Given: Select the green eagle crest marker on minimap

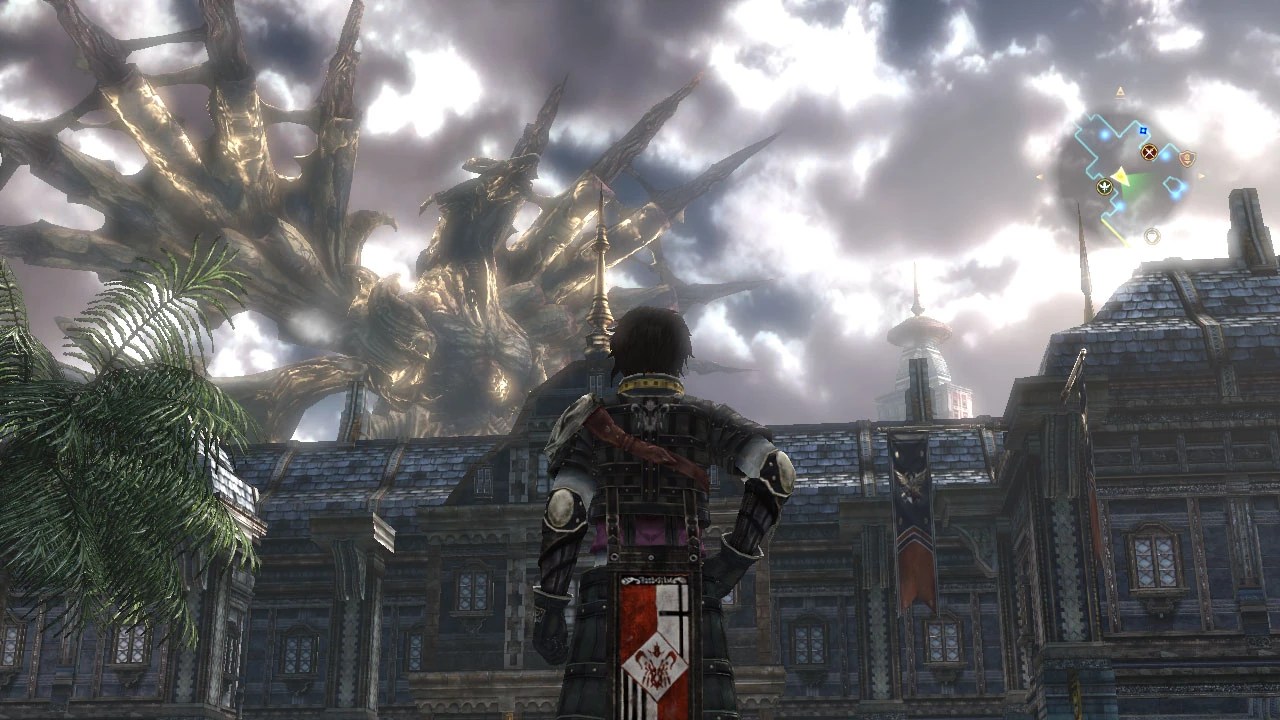Looking at the screenshot, I should 1104,188.
